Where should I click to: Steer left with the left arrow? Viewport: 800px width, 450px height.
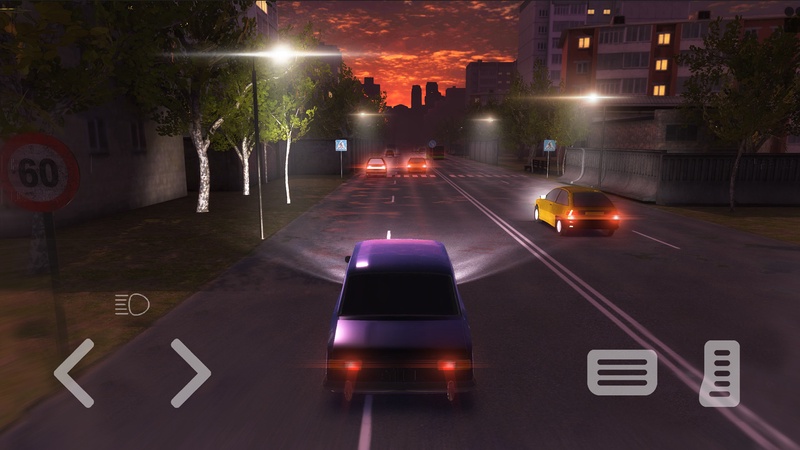pyautogui.click(x=73, y=373)
